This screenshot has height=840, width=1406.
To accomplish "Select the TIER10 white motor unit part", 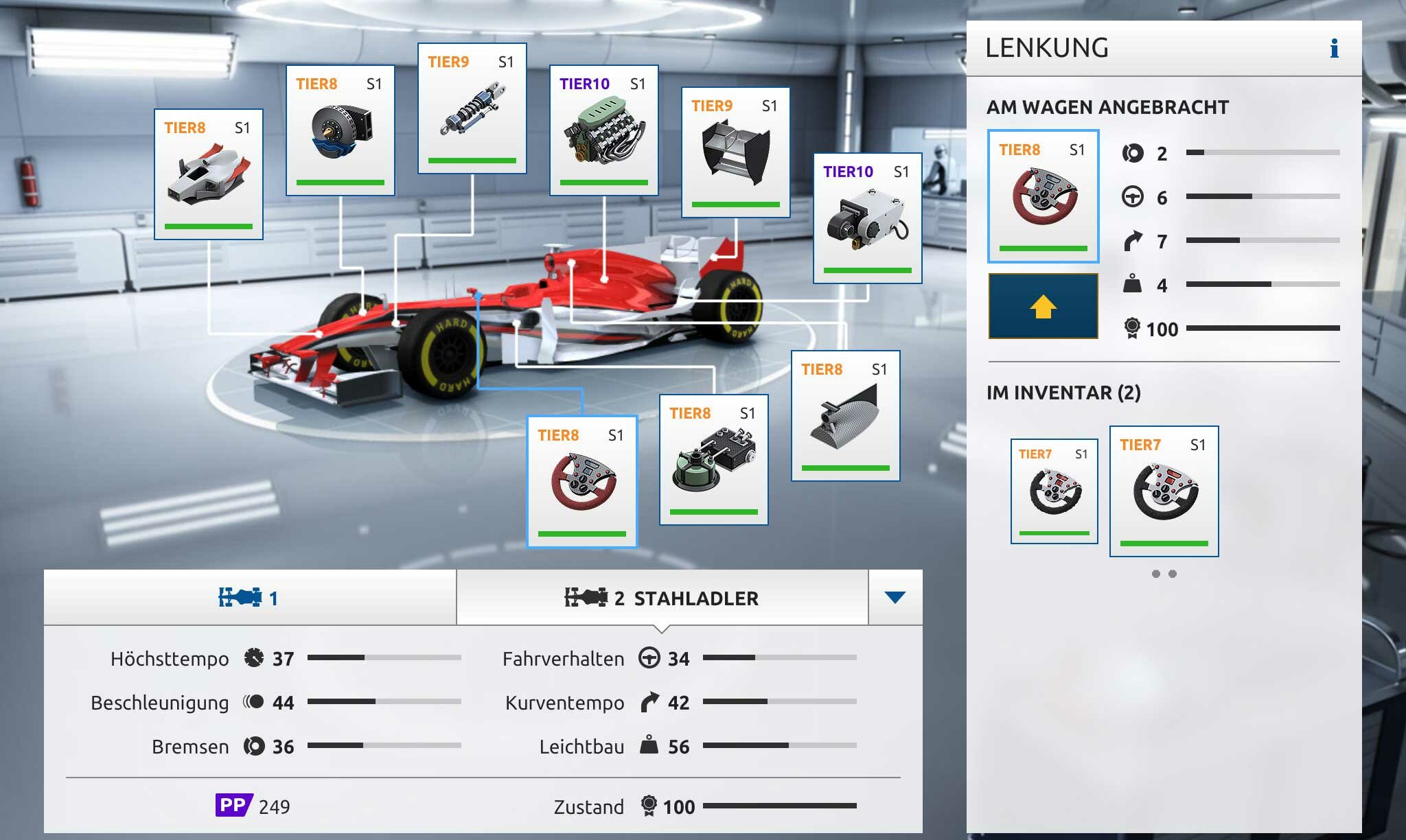I will (868, 218).
